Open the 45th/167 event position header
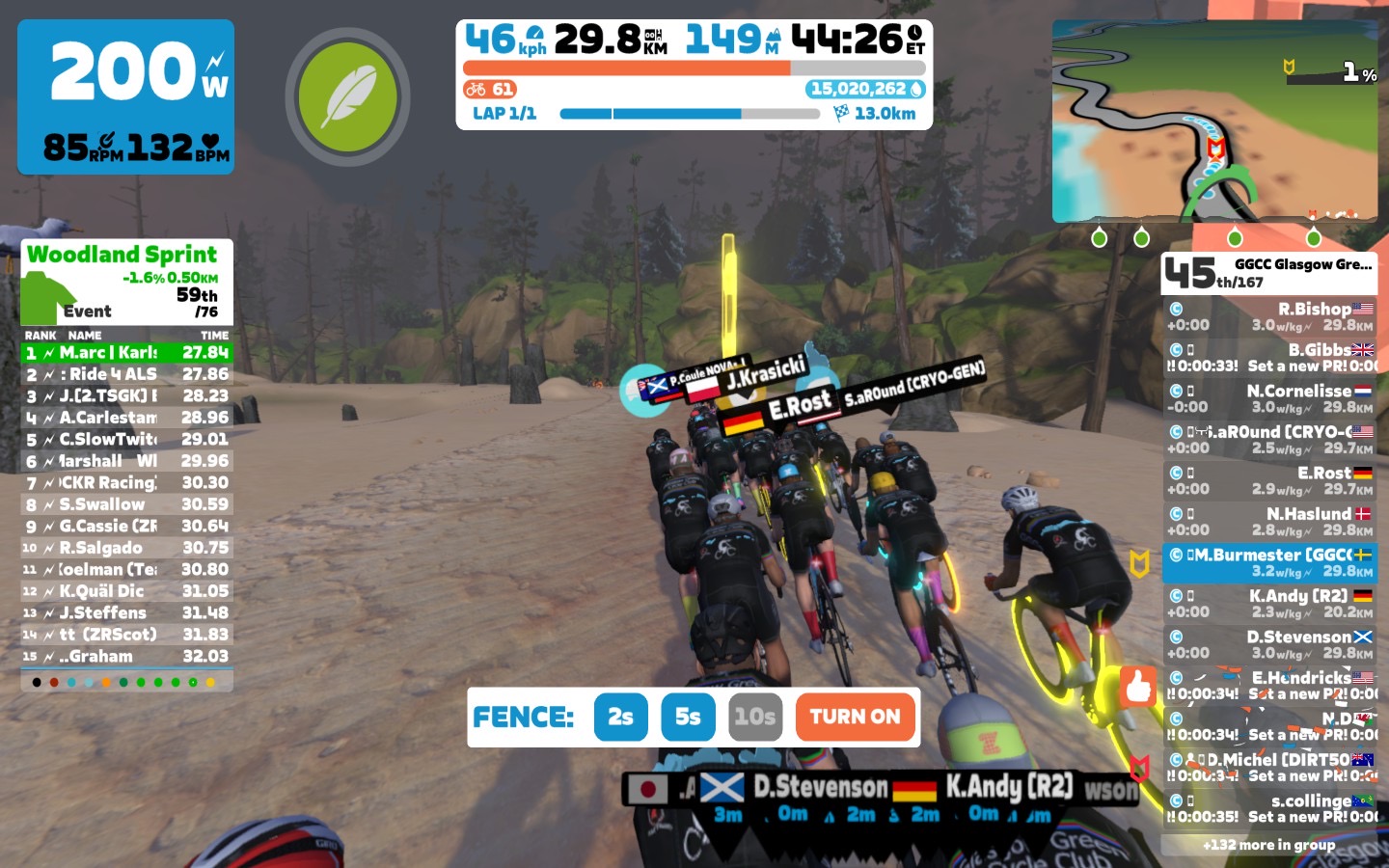The width and height of the screenshot is (1389, 868). click(1269, 273)
